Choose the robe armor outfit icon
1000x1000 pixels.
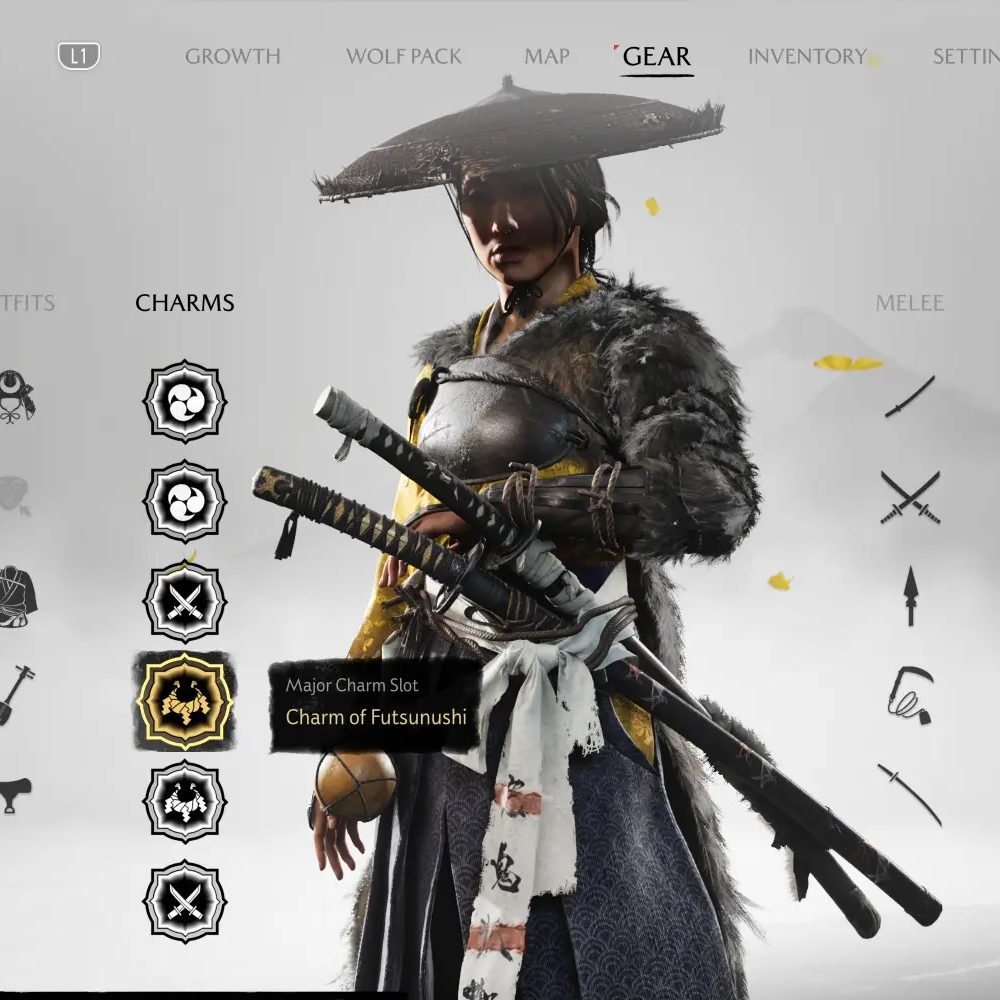click(17, 596)
